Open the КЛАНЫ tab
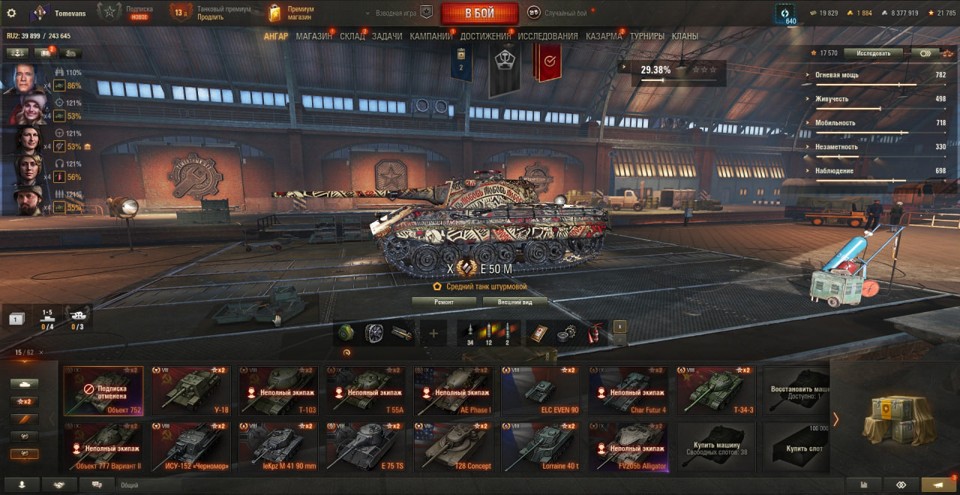 point(685,36)
